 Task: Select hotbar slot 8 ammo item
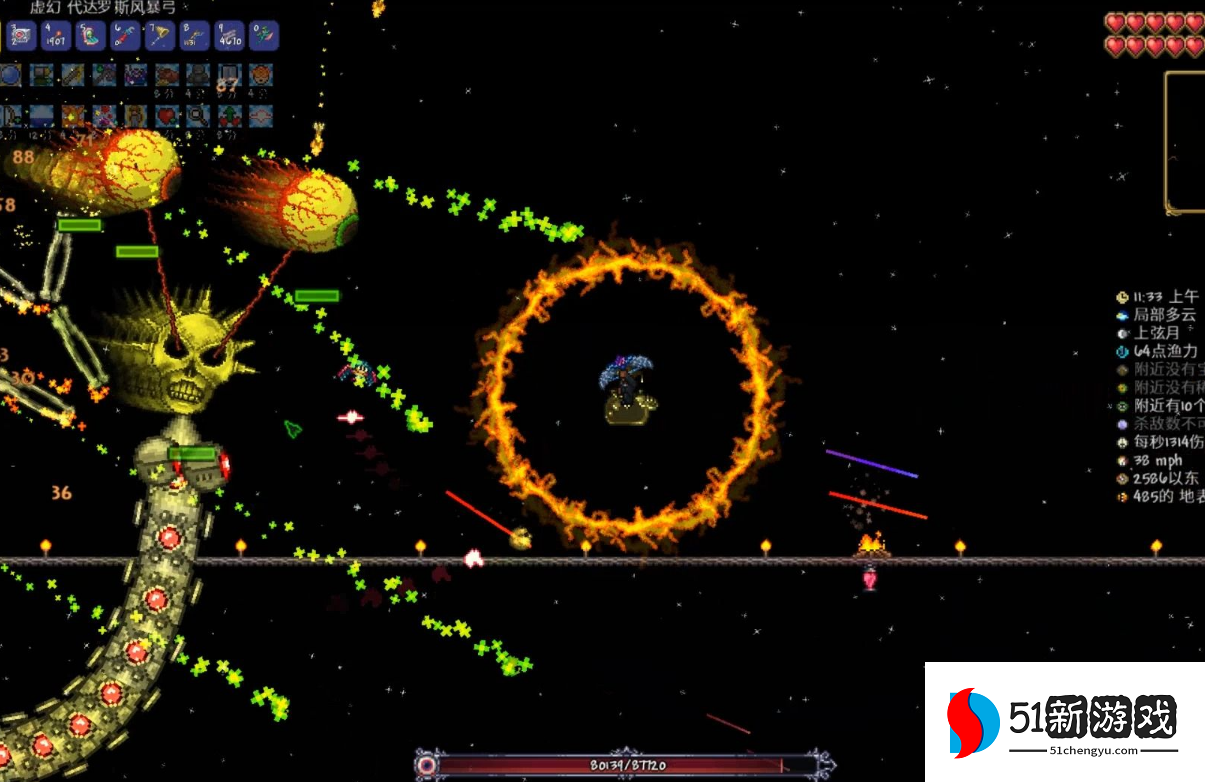point(194,37)
